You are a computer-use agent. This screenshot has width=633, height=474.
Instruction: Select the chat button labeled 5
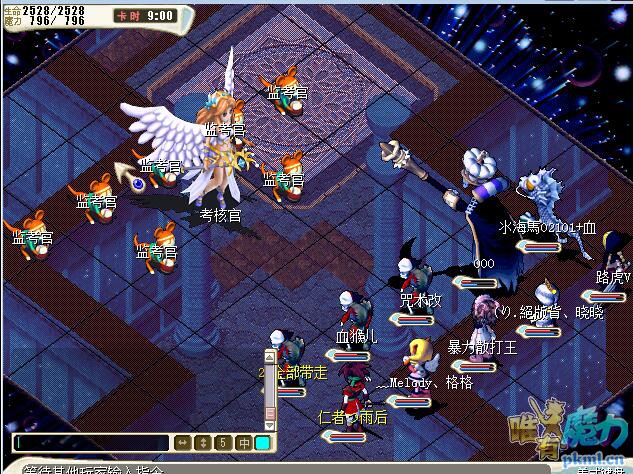tap(222, 442)
